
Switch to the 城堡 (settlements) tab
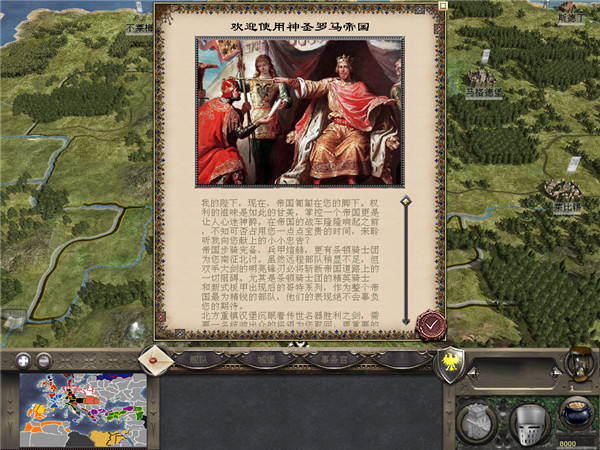point(265,358)
